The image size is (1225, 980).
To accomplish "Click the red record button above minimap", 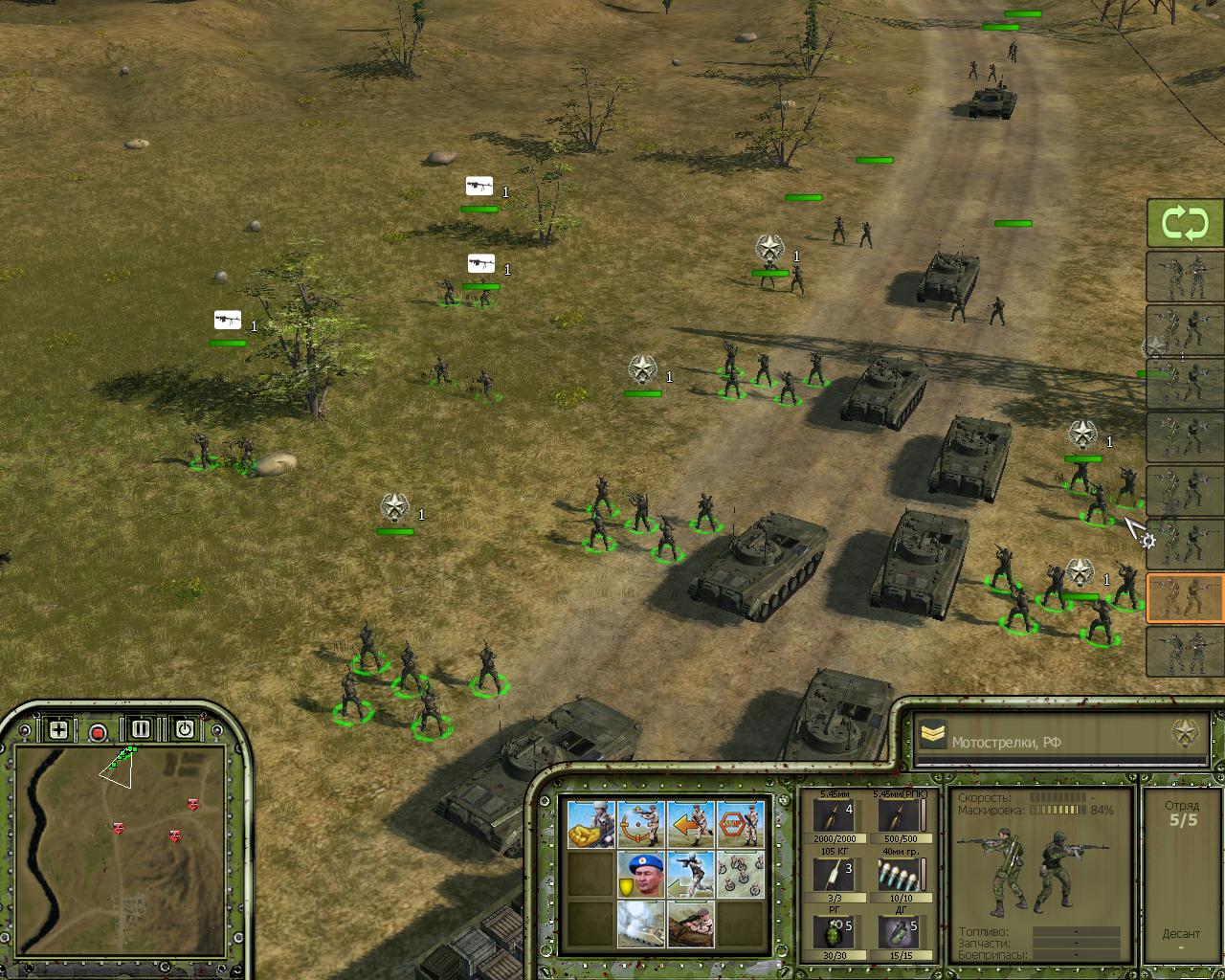I will (98, 733).
